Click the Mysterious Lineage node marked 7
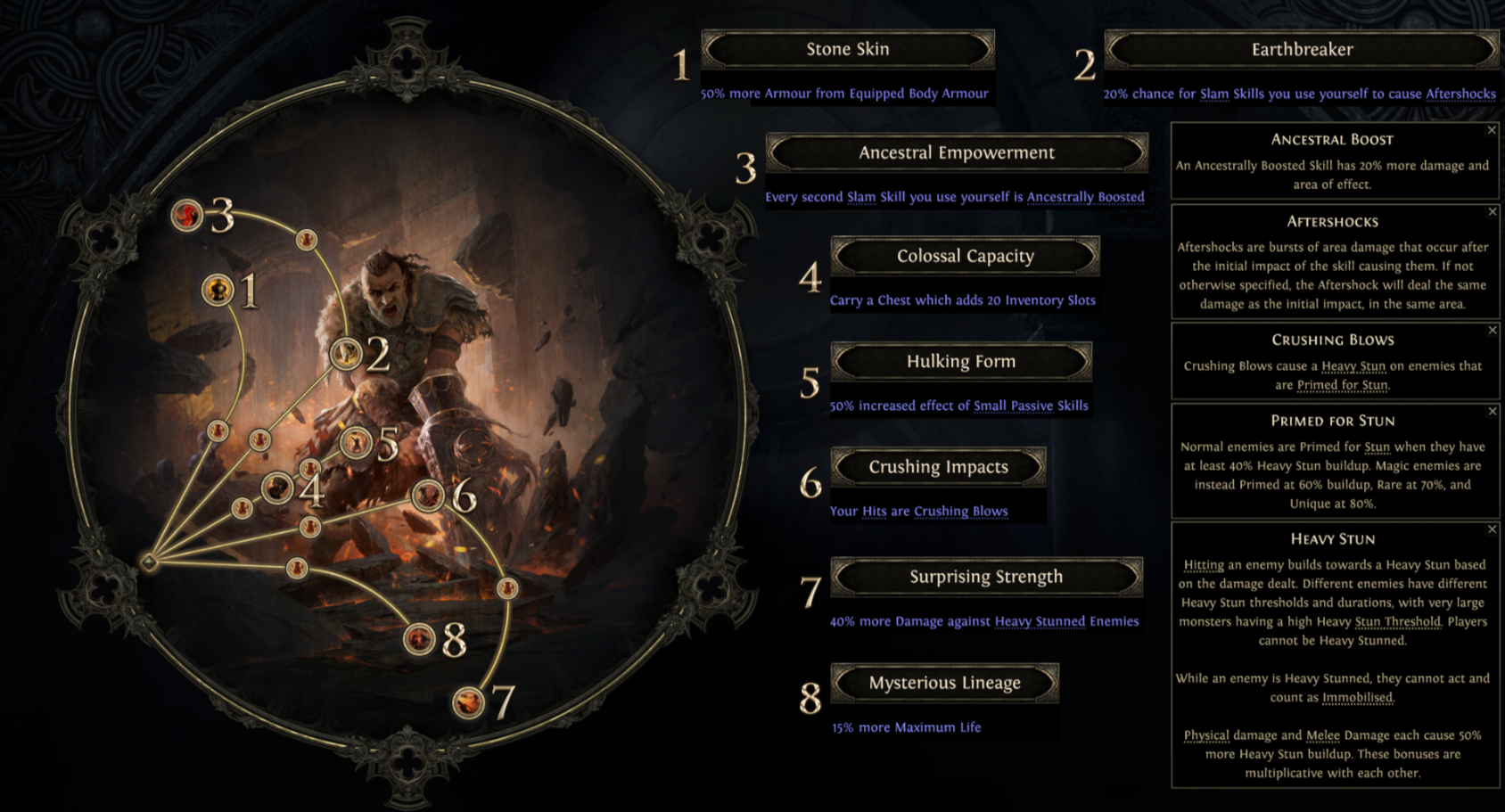 (x=470, y=702)
